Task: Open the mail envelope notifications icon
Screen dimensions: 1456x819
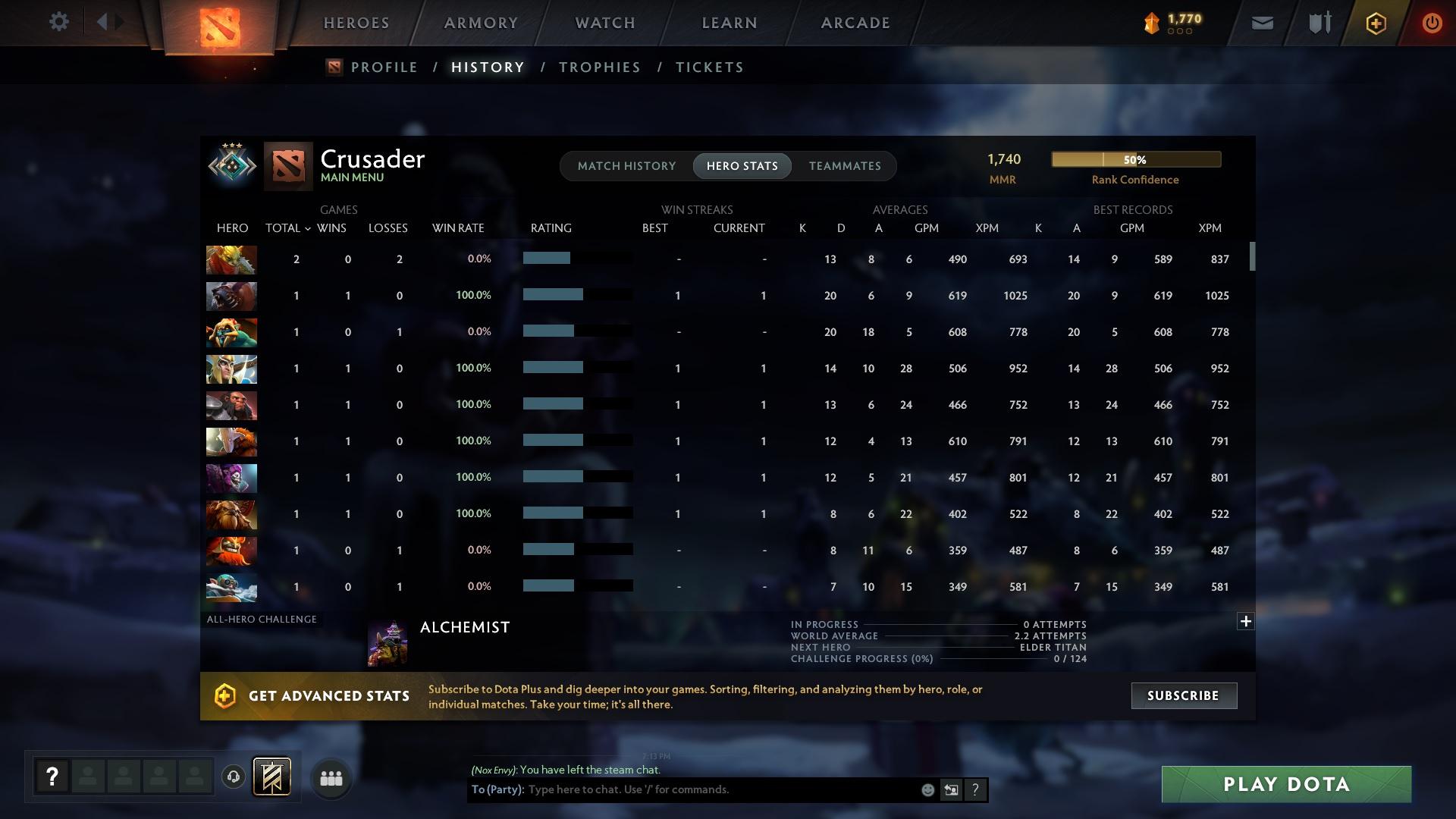Action: (x=1261, y=22)
